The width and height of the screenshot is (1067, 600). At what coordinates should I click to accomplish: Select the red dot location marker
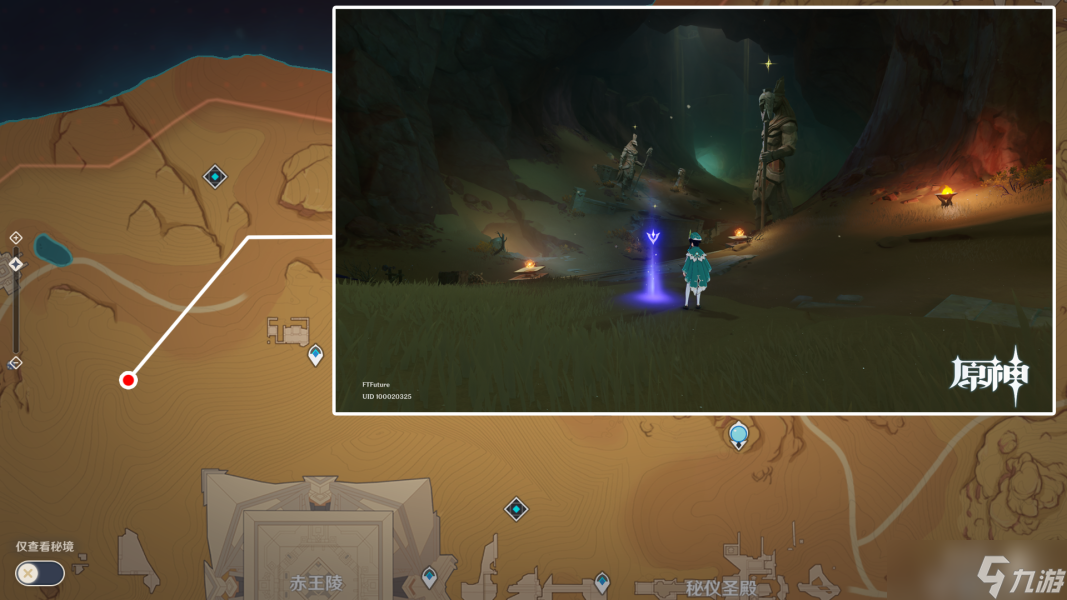tap(128, 379)
